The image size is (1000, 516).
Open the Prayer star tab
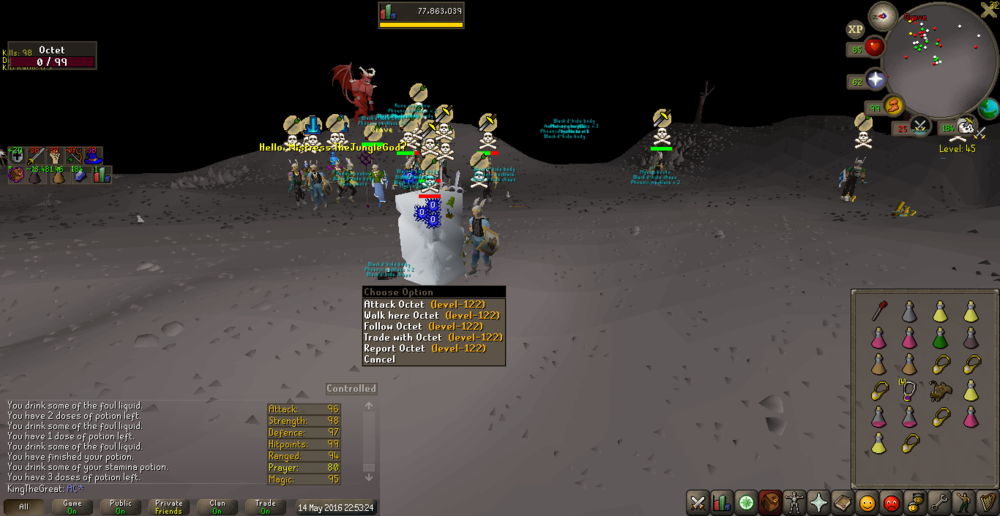818,502
